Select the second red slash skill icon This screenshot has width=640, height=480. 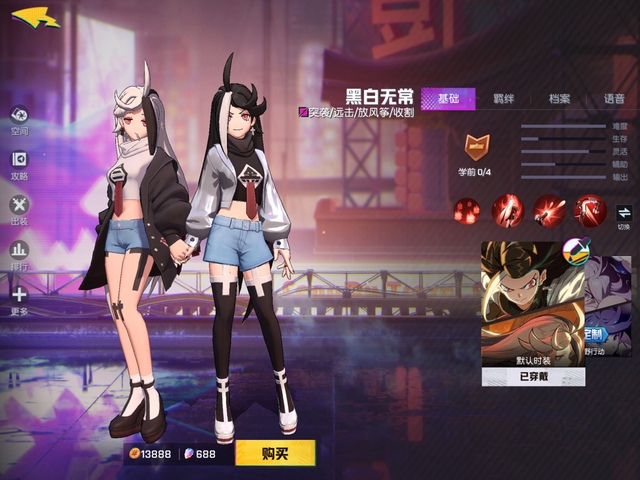(508, 210)
